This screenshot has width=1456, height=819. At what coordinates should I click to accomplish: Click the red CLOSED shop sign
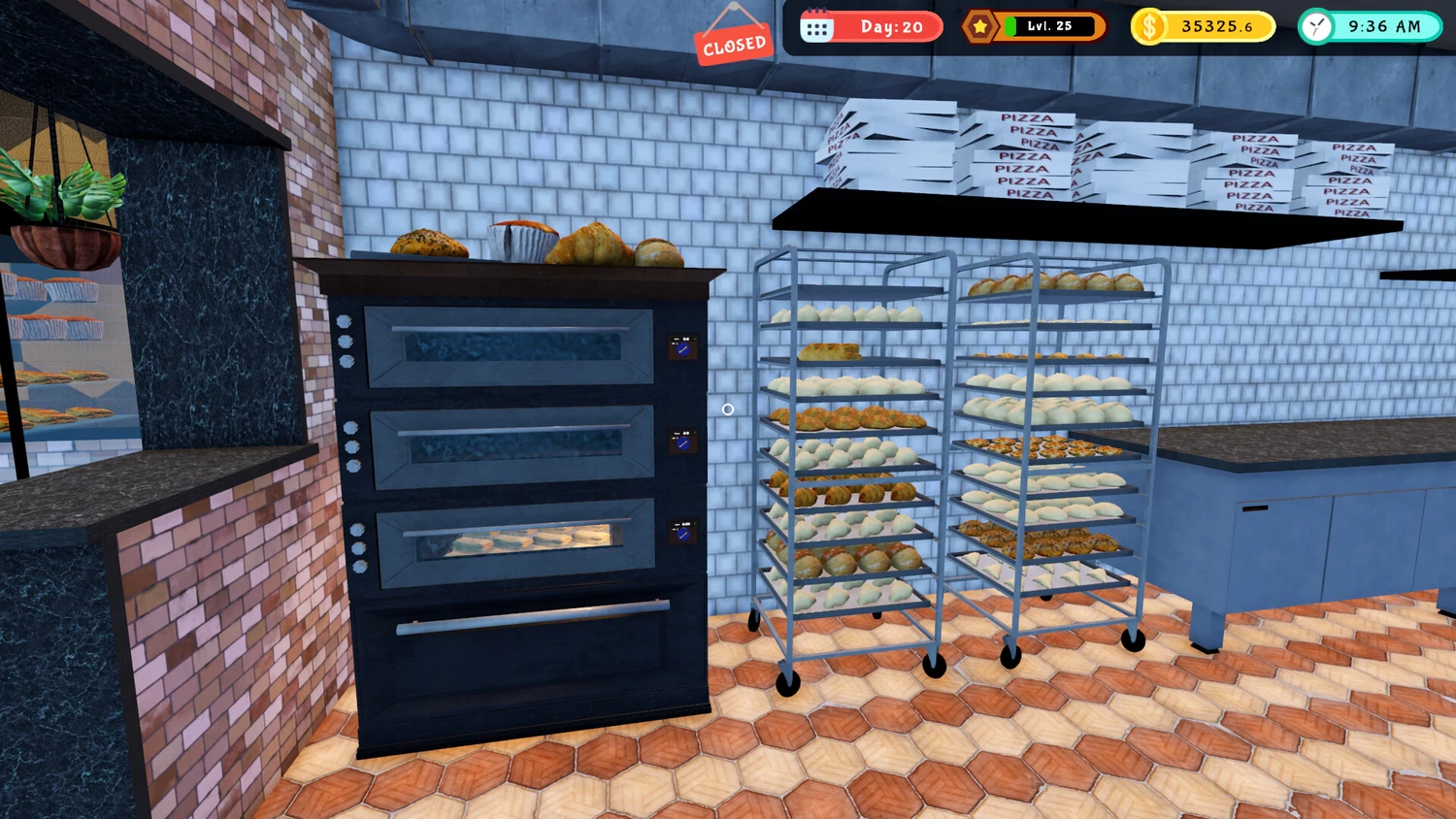(734, 45)
